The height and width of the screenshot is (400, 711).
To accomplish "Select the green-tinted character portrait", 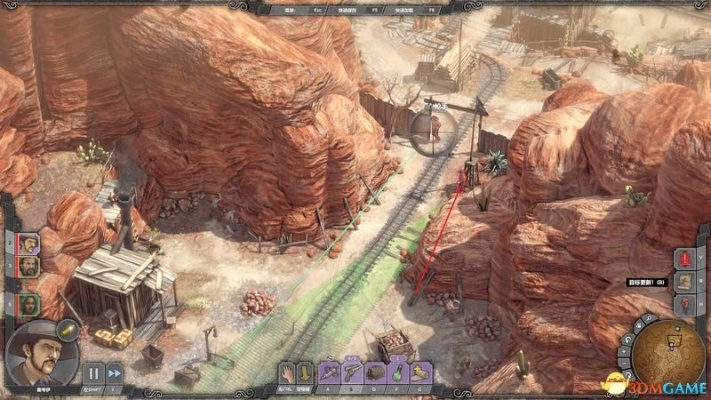I will pos(27,303).
